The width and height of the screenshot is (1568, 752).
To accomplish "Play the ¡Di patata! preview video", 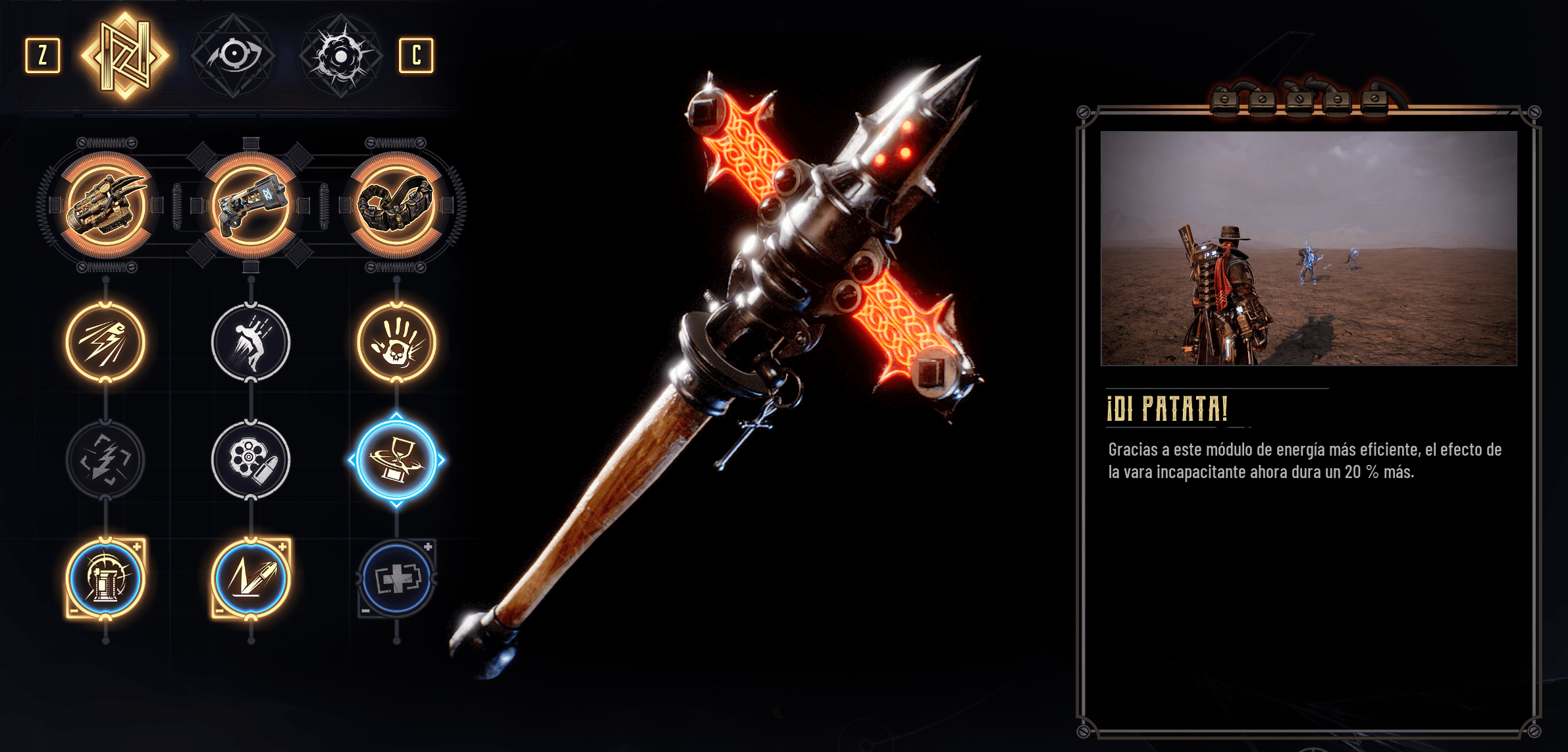I will point(1309,248).
